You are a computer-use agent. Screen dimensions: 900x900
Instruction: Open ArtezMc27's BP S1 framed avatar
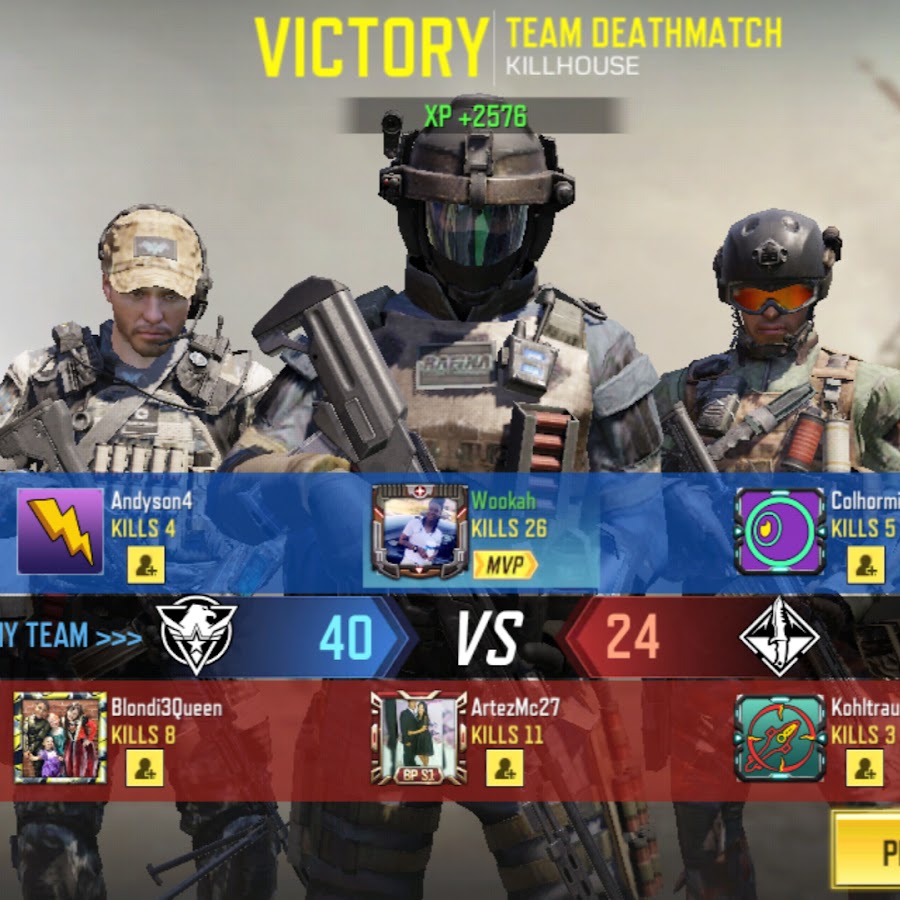[x=419, y=737]
